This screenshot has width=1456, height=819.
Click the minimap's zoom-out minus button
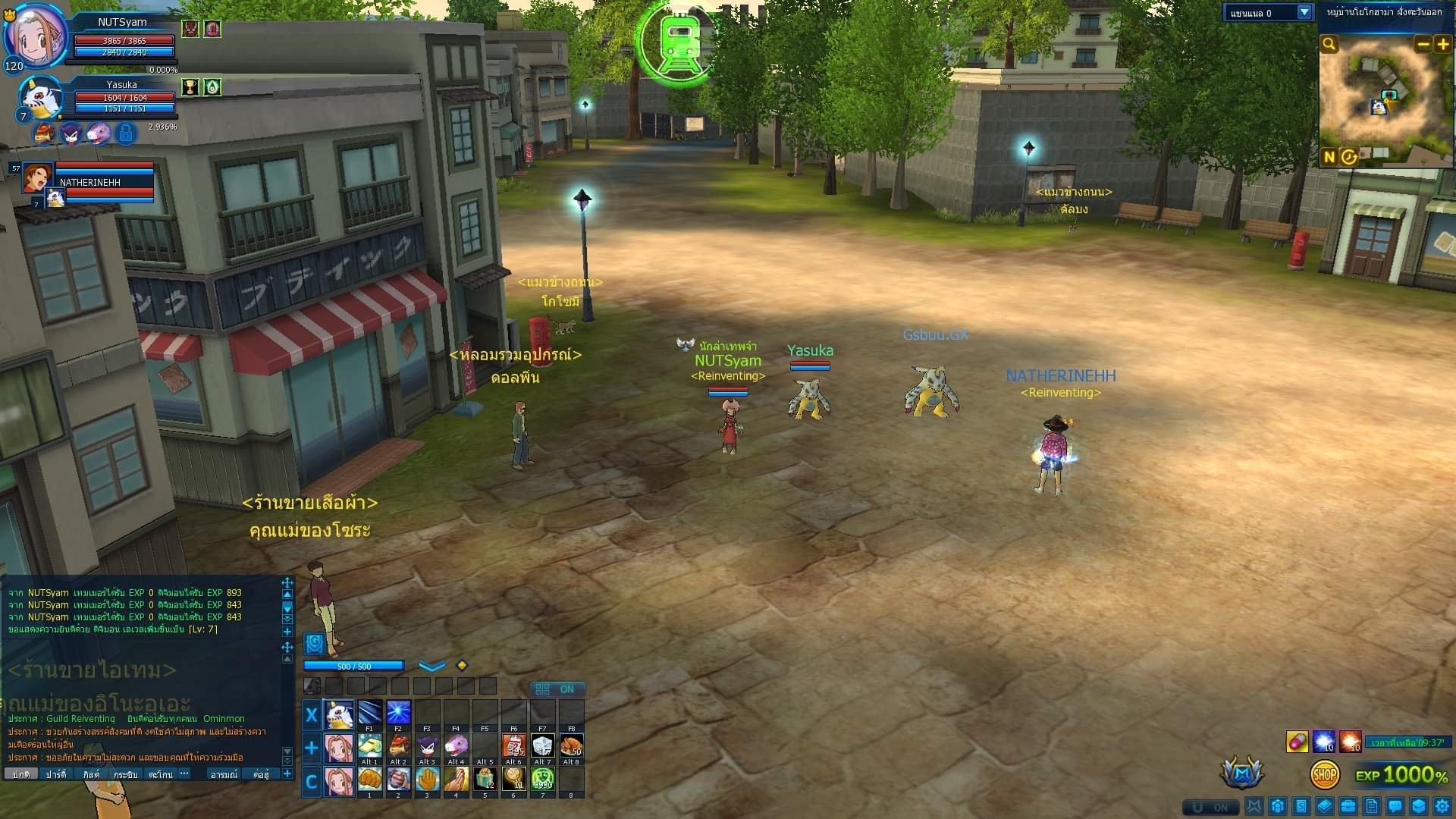(x=1423, y=45)
